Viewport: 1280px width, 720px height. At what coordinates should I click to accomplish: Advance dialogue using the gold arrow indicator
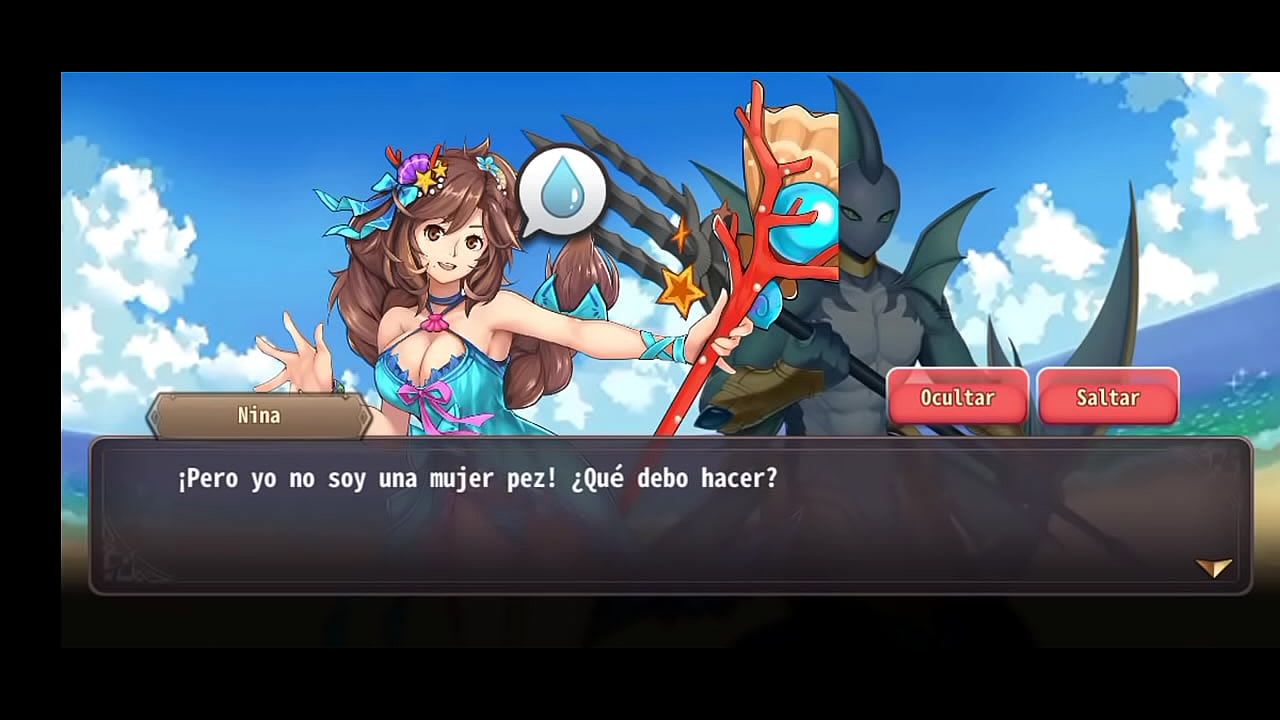[x=1213, y=568]
